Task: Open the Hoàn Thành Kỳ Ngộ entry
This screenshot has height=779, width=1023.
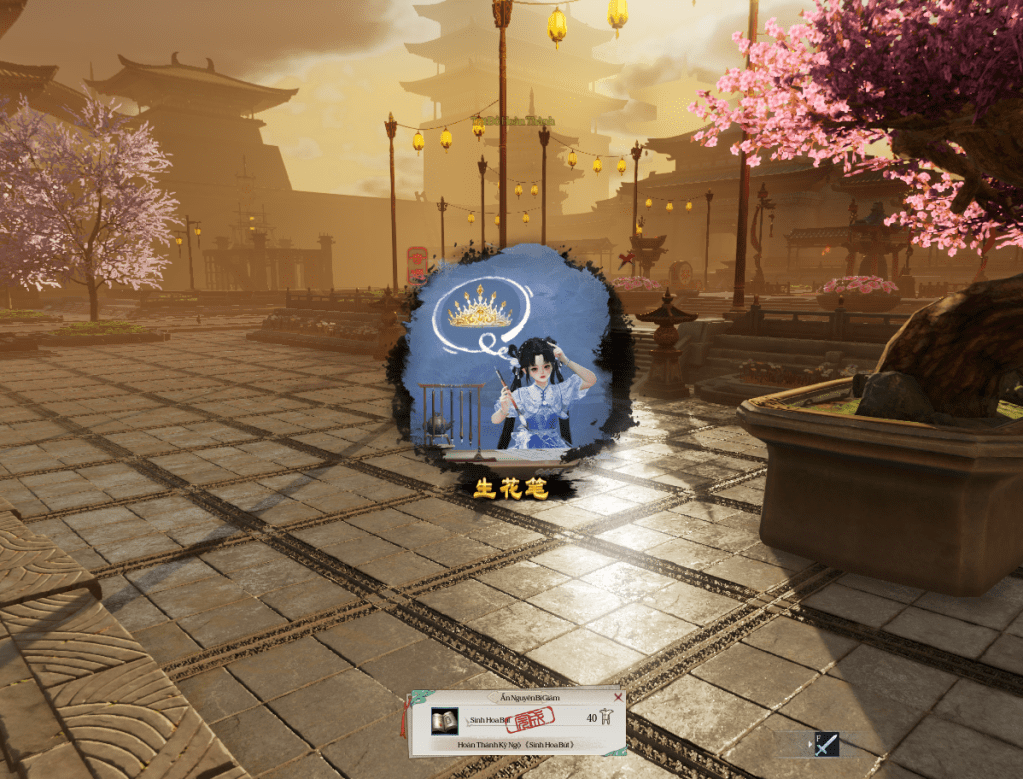Action: pyautogui.click(x=518, y=745)
